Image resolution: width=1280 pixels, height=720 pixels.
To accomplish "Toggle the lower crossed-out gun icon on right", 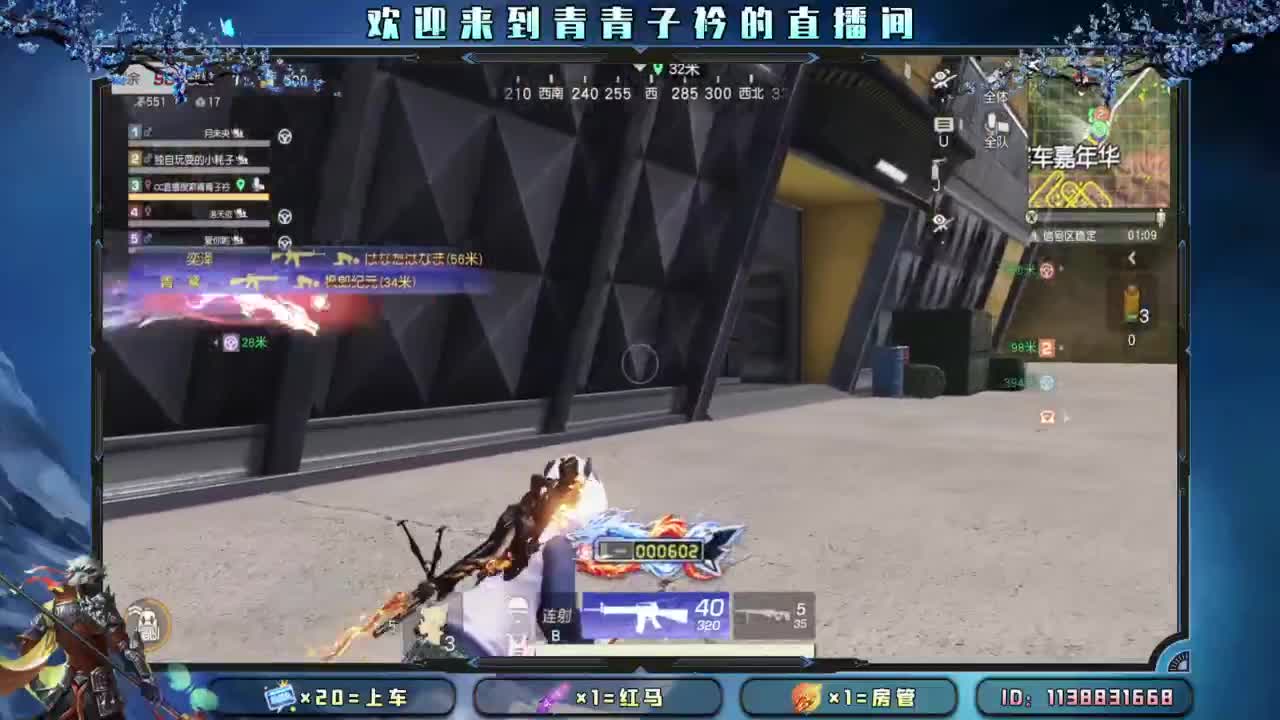I will (941, 222).
